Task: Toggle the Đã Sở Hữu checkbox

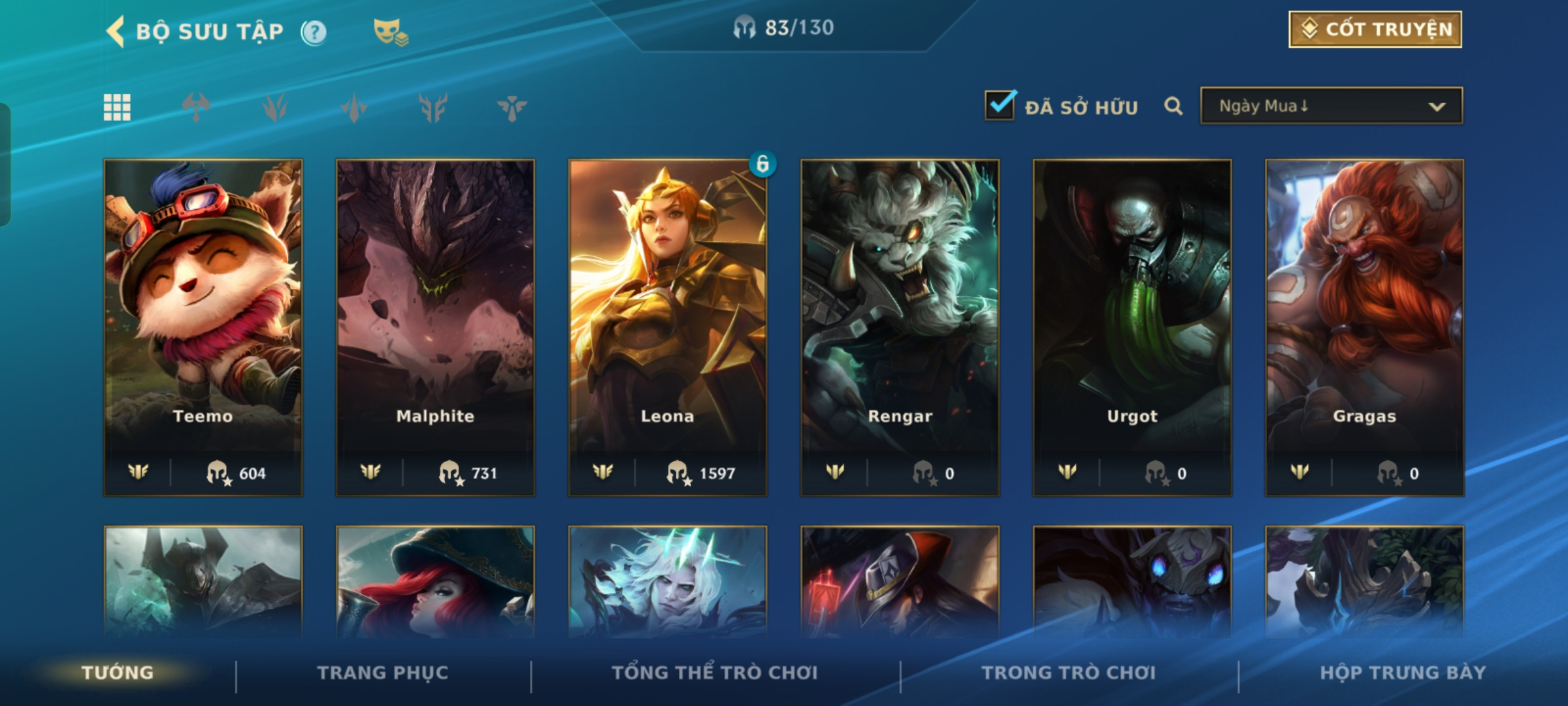Action: click(x=1000, y=106)
